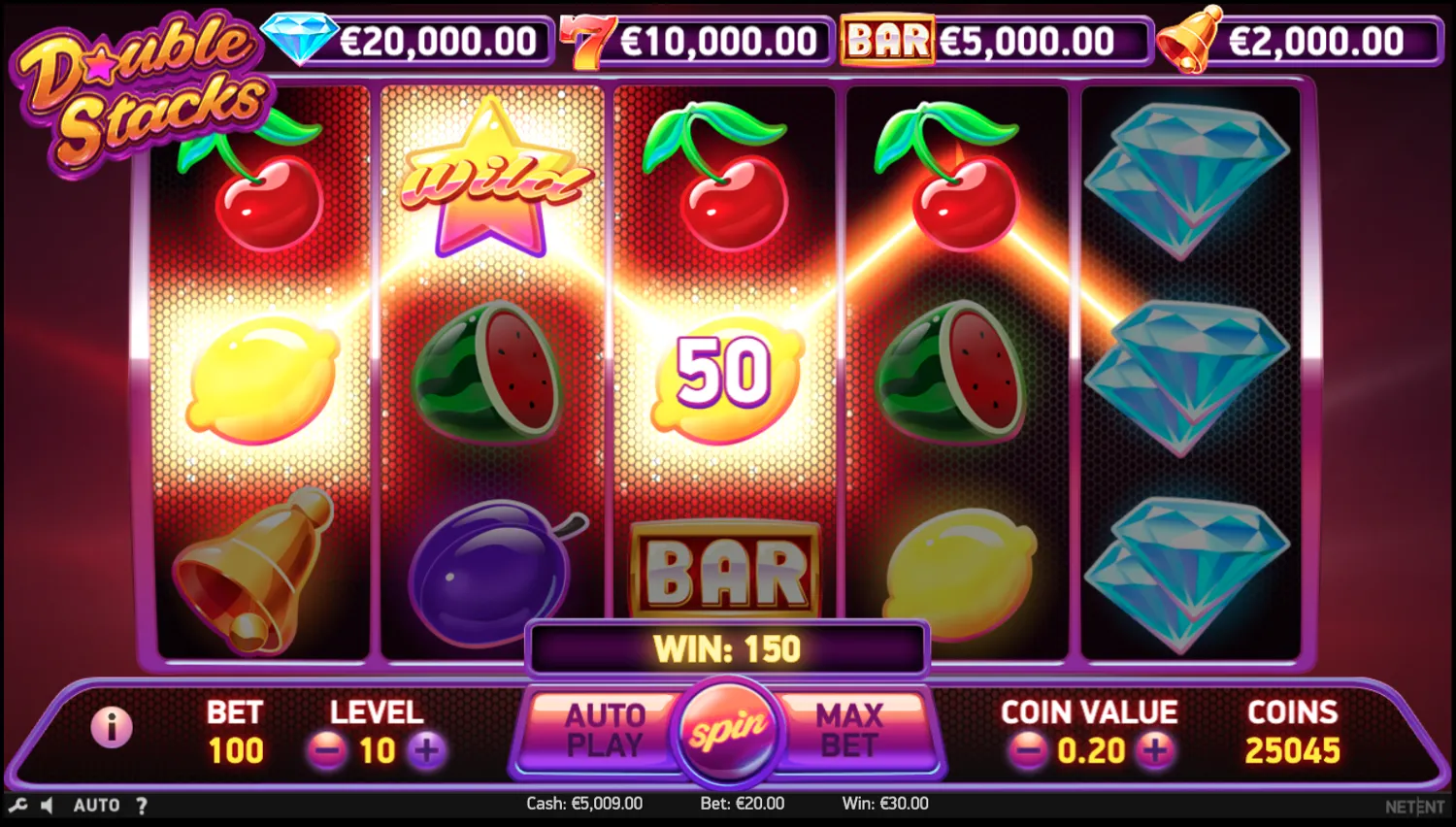Toggle AUTO mode in the bottom status bar
Screen dimensions: 1456x827
pos(94,805)
